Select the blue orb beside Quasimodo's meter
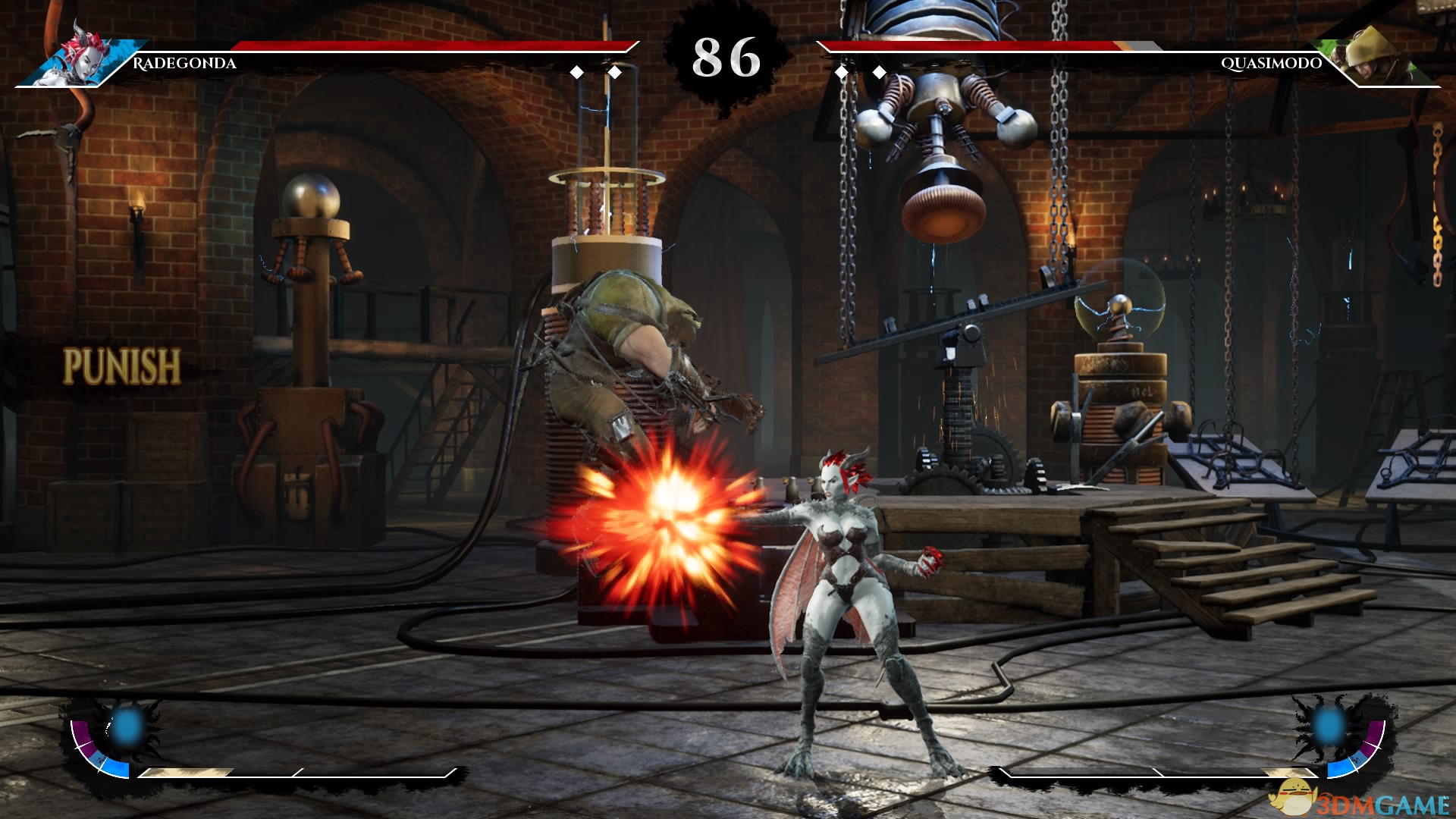1456x819 pixels. click(x=1329, y=724)
